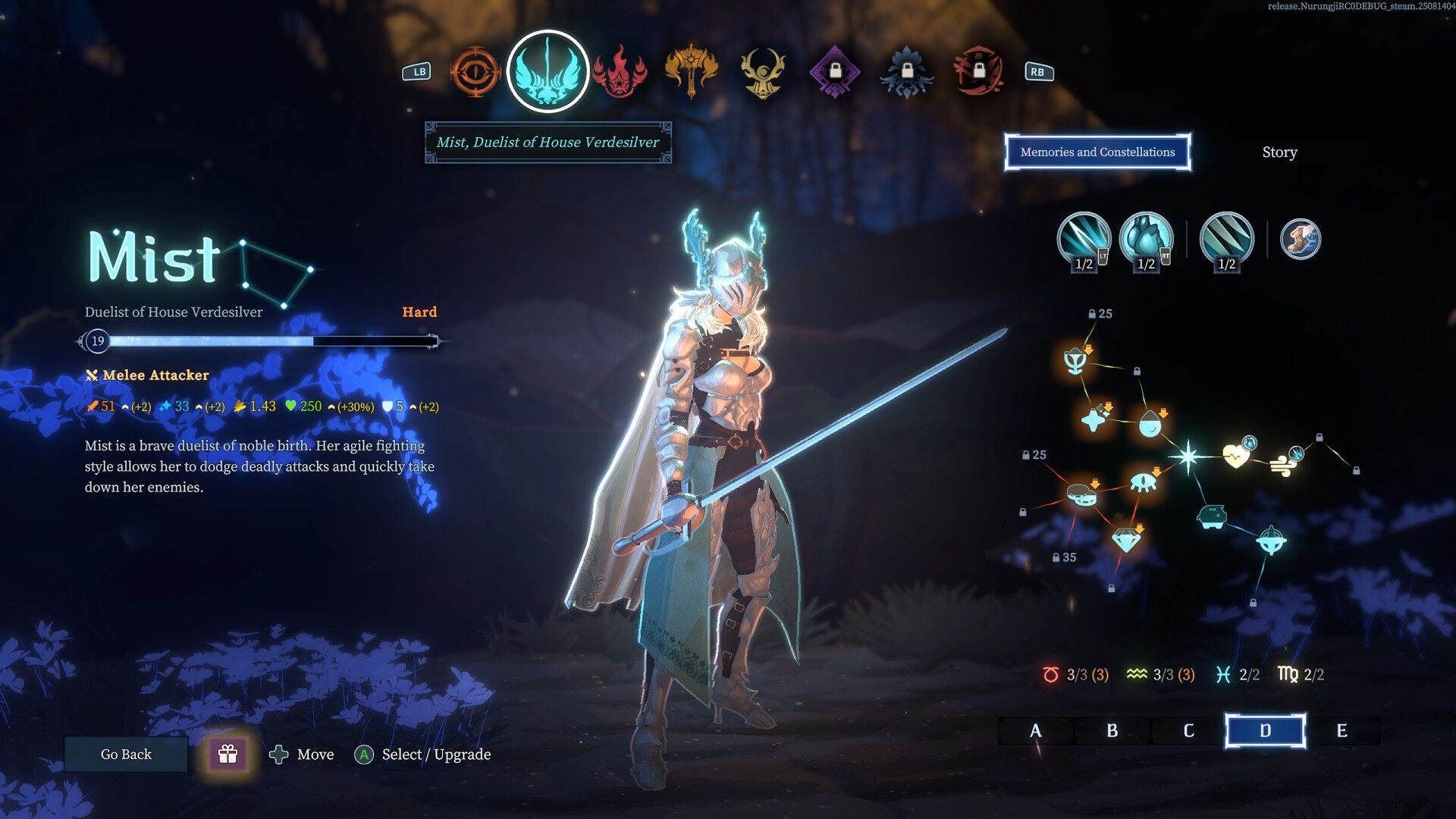The height and width of the screenshot is (819, 1456).
Task: Click the locked purple diamond class icon
Action: coord(836,72)
